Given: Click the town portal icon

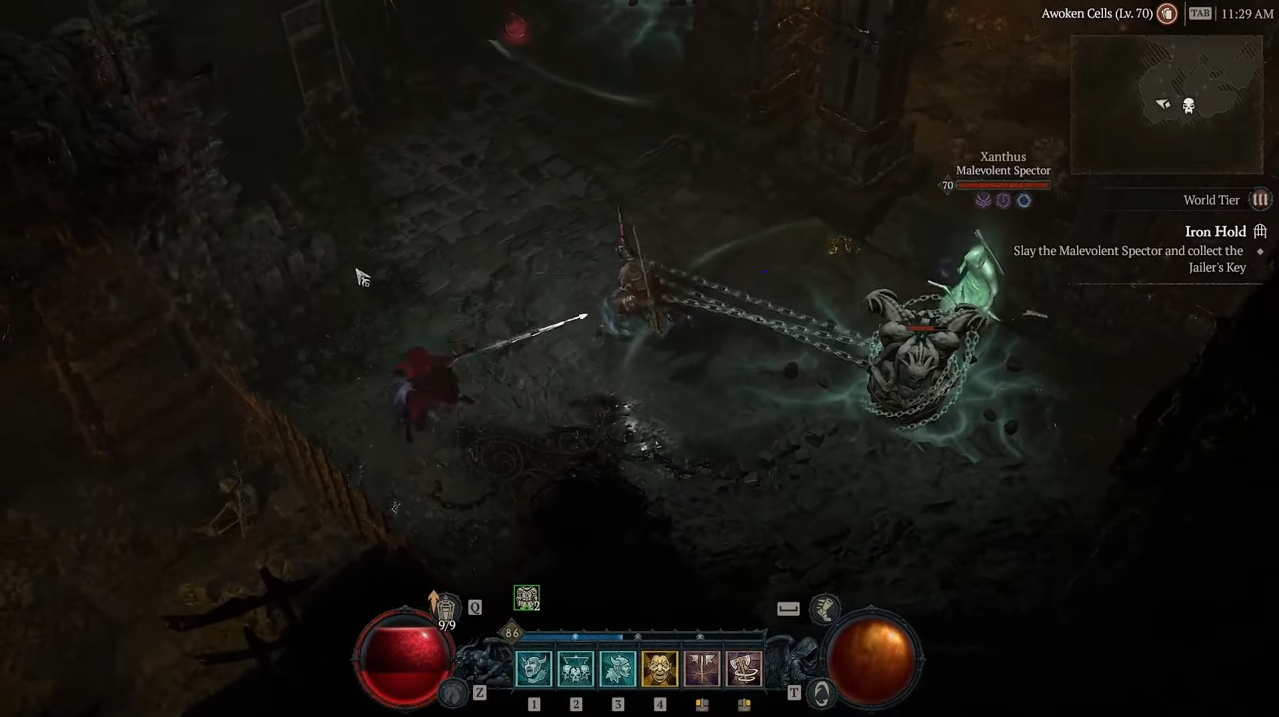Looking at the screenshot, I should (x=822, y=693).
